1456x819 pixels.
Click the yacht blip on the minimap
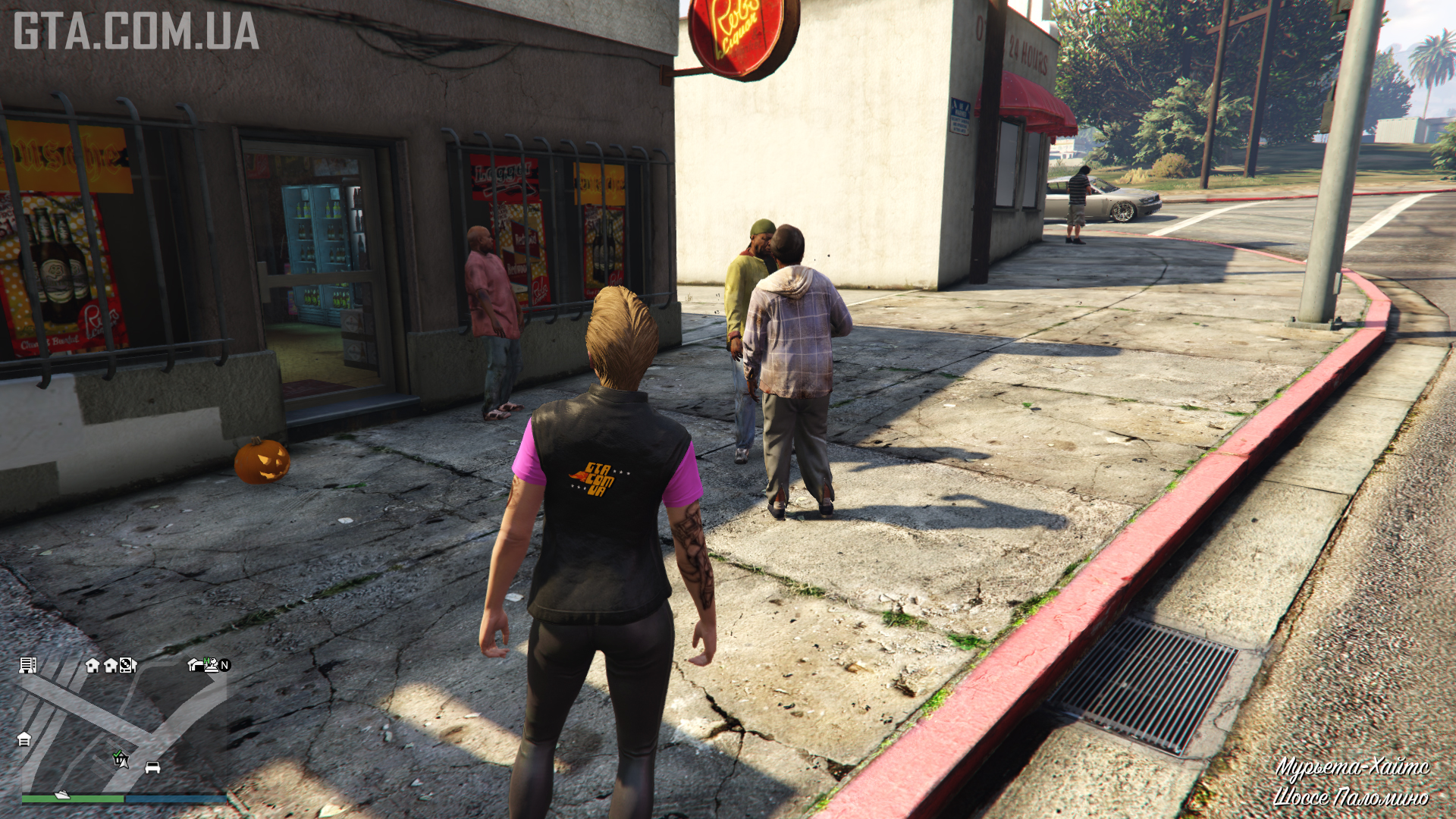click(62, 795)
